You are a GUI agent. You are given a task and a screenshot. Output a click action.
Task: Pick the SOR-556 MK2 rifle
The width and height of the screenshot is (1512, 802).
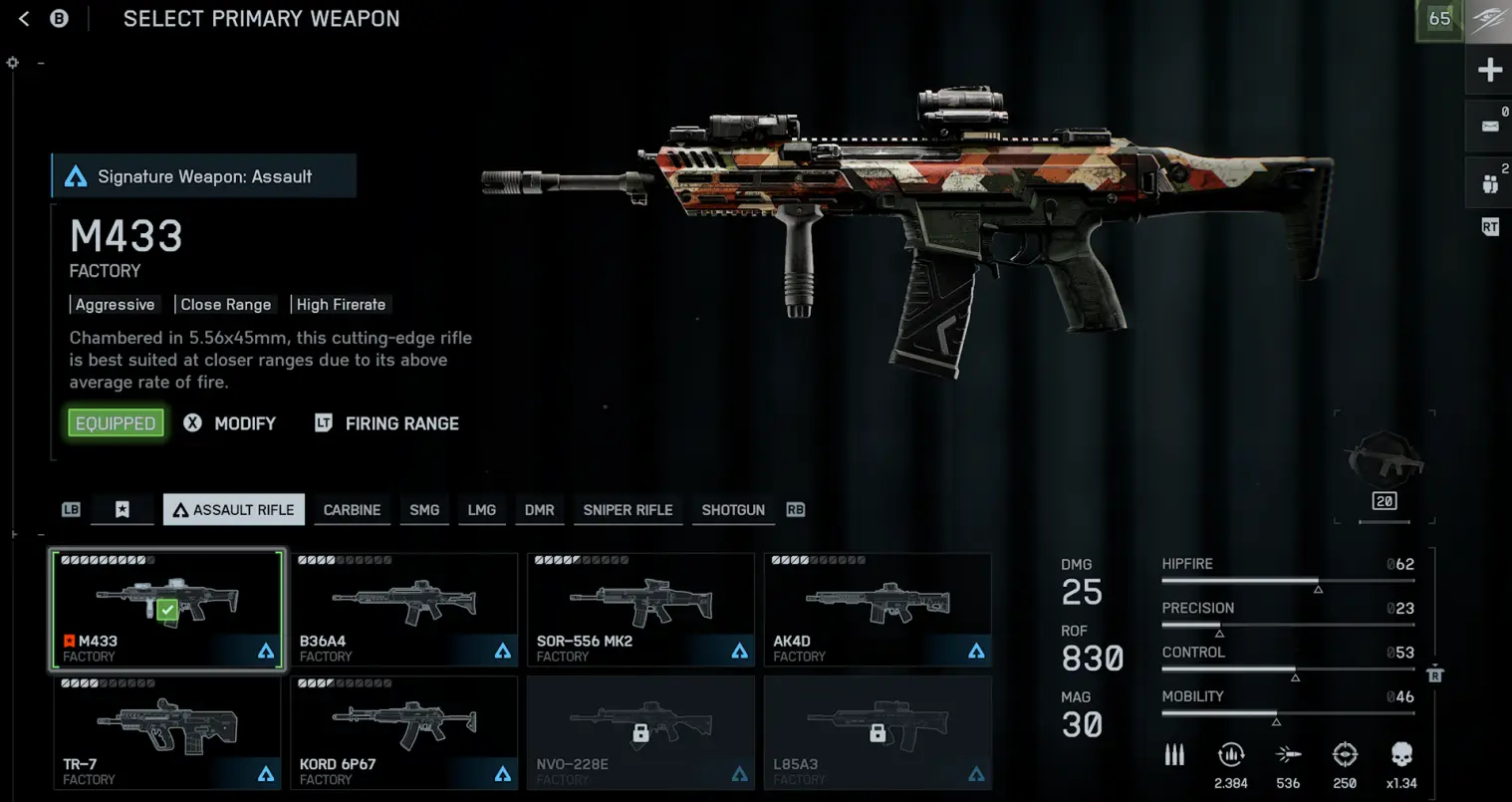[640, 610]
